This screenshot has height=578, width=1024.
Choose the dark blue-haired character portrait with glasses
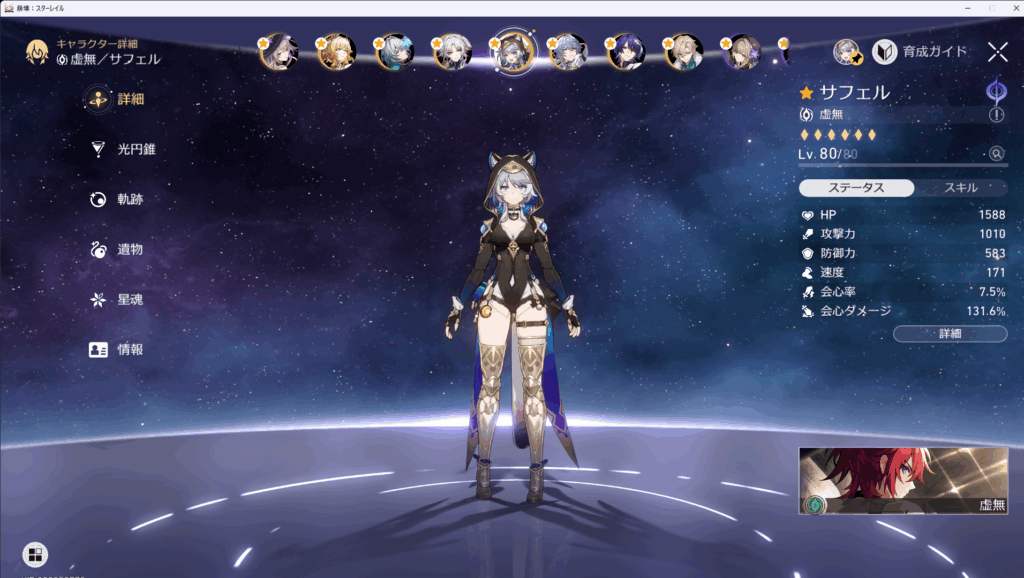pos(627,51)
